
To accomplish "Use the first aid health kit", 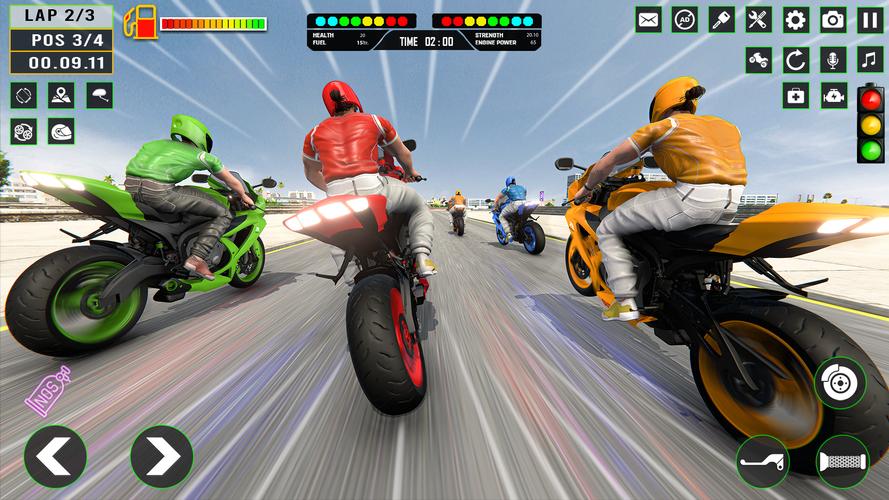I will pyautogui.click(x=796, y=96).
